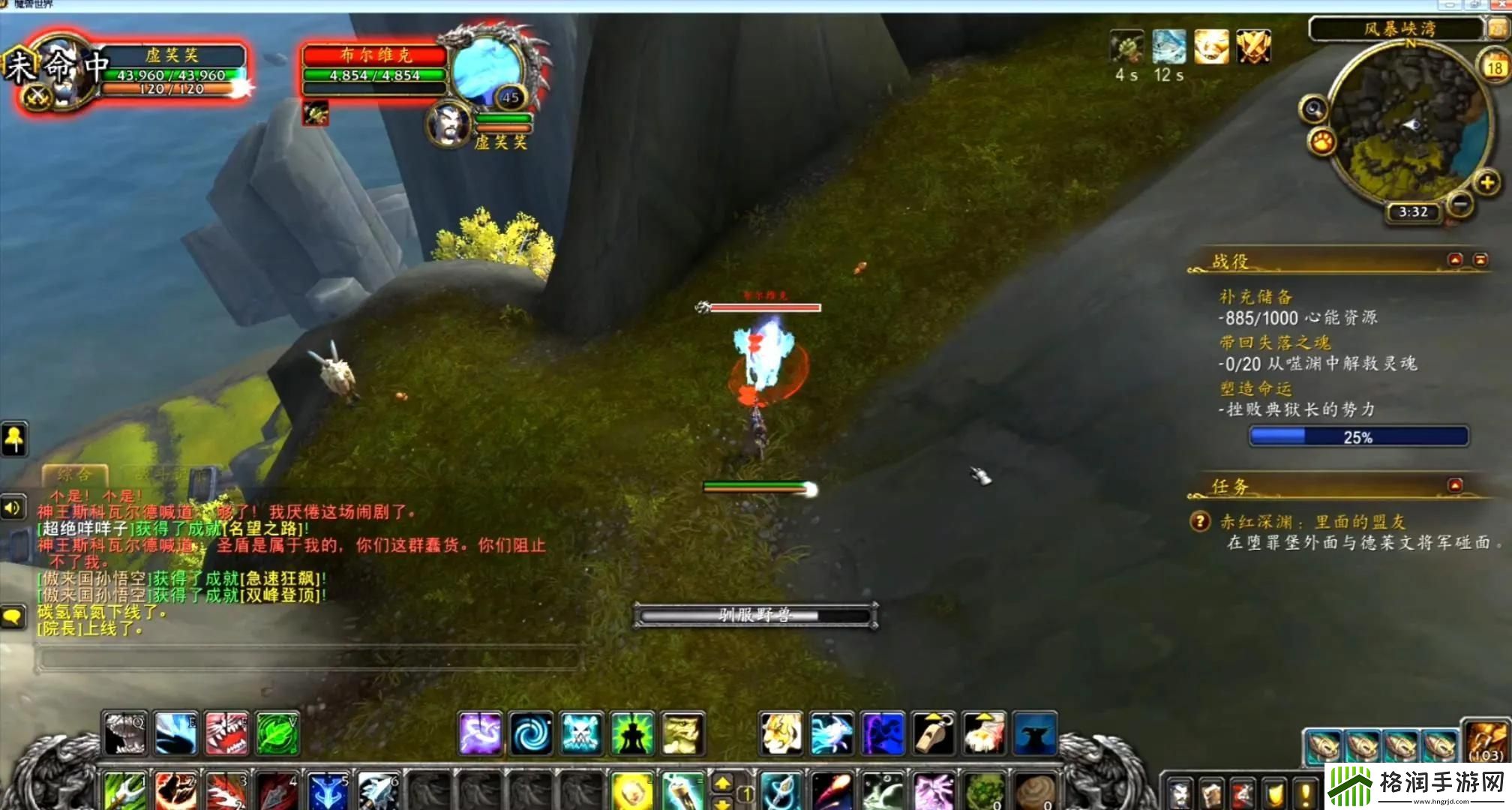Viewport: 1512px width, 810px height.
Task: Click the orange paw print minimap button
Action: [x=1322, y=141]
